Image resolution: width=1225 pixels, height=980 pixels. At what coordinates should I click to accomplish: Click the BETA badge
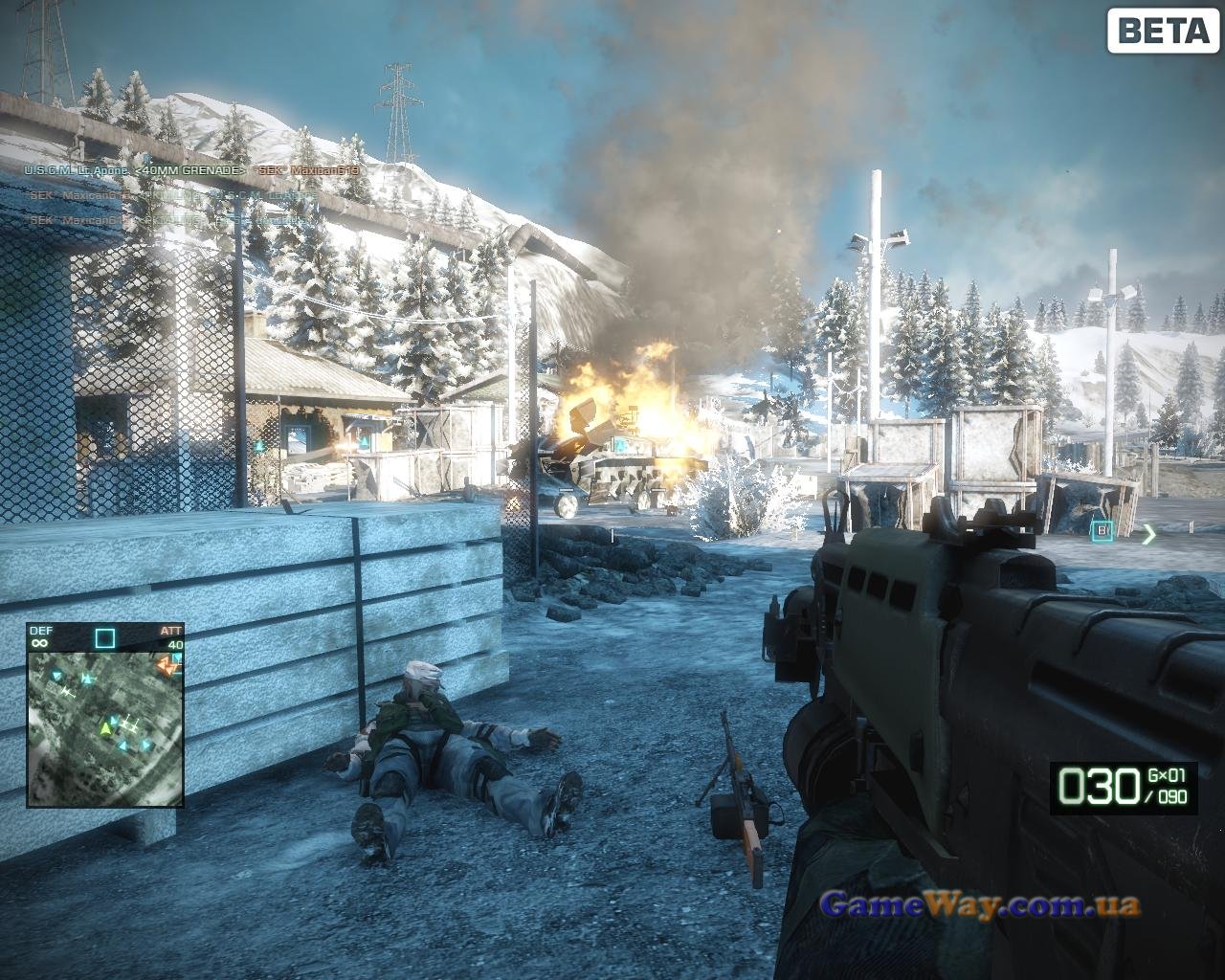click(x=1163, y=31)
